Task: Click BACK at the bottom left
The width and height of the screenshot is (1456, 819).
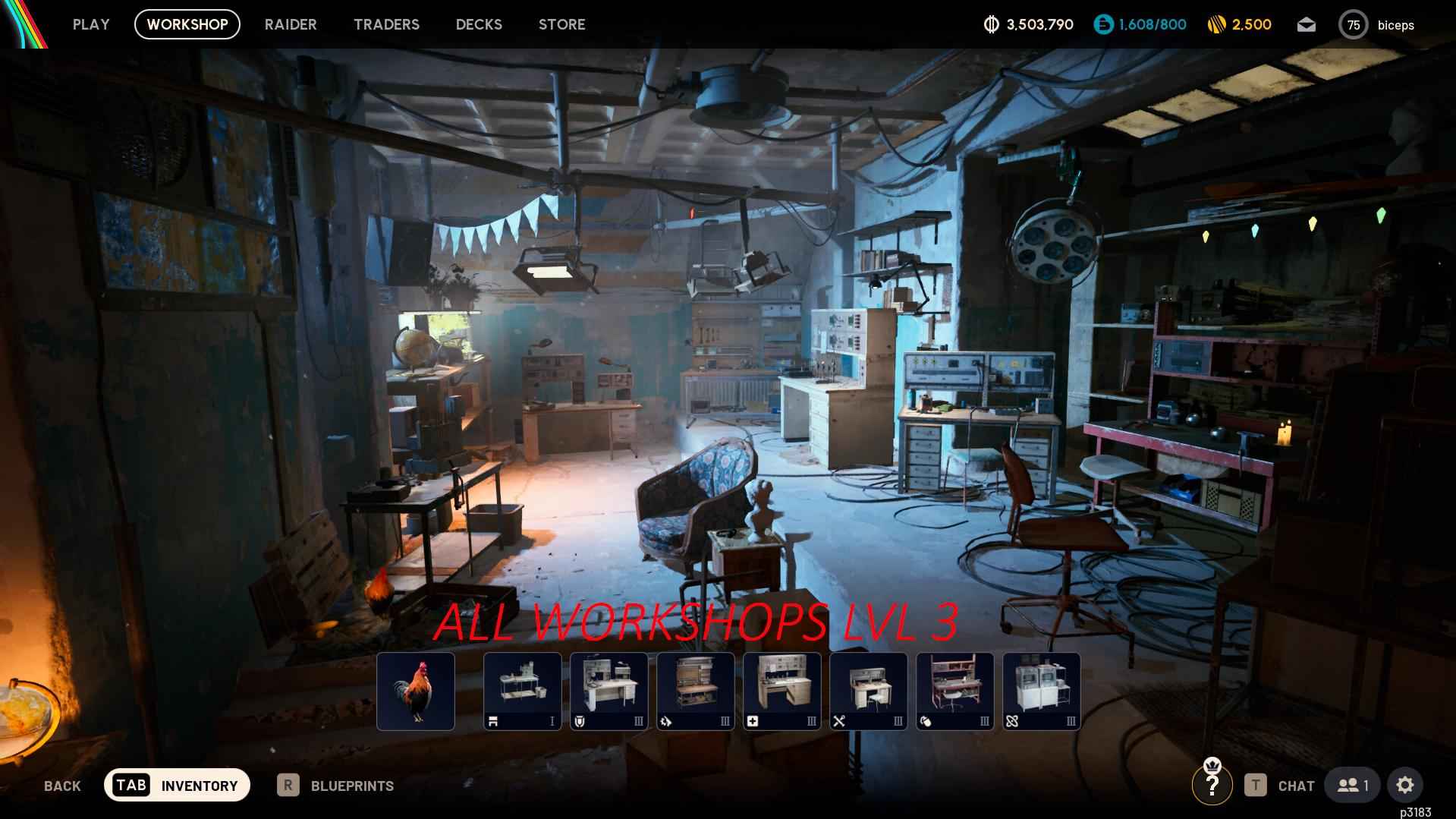Action: [x=61, y=786]
